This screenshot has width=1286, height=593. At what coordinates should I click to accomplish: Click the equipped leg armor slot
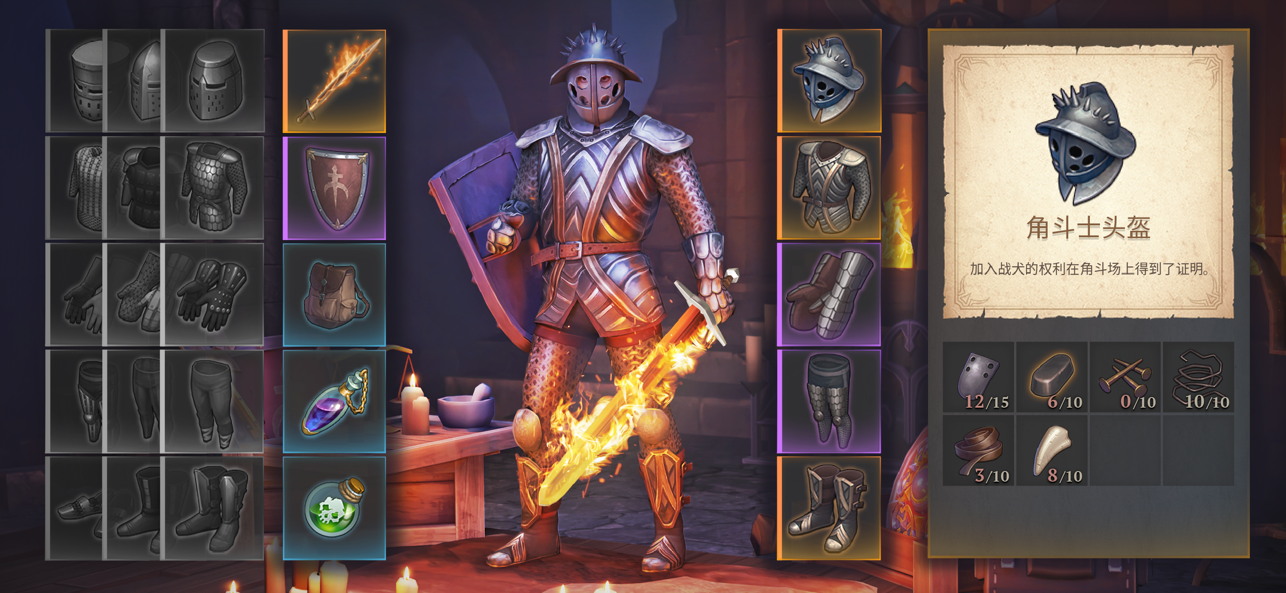pyautogui.click(x=829, y=402)
